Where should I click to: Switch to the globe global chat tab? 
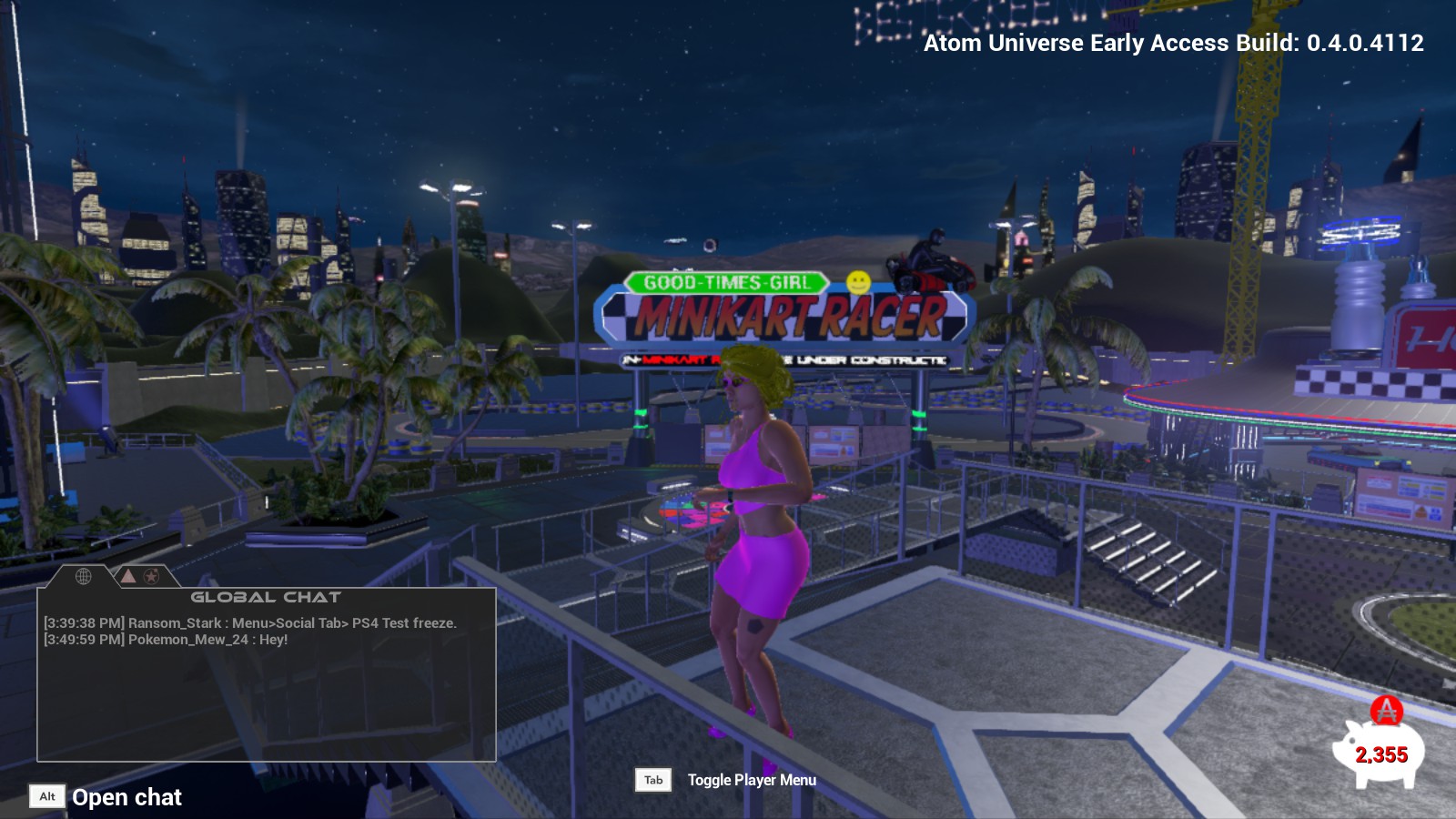[83, 576]
